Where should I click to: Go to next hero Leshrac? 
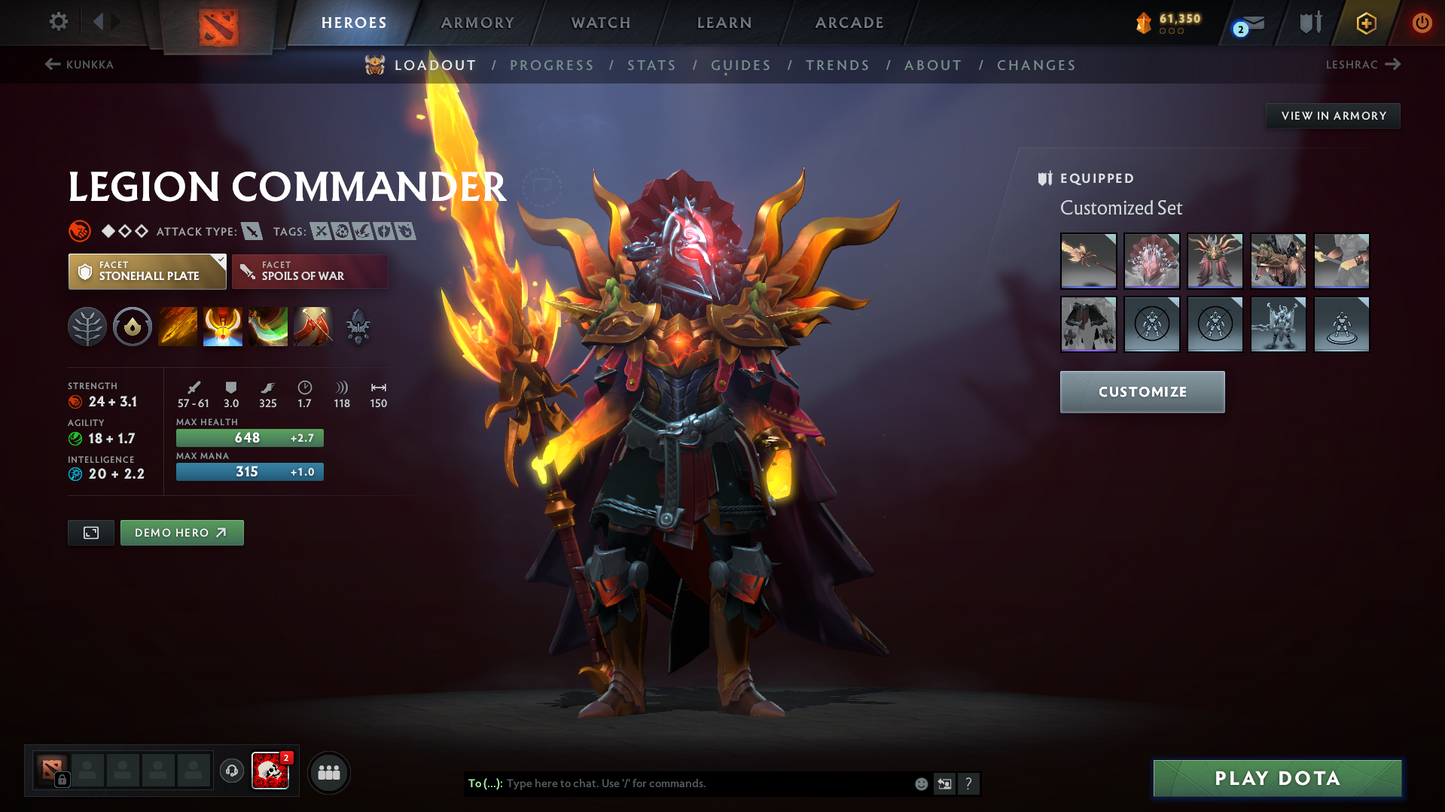click(x=1362, y=65)
